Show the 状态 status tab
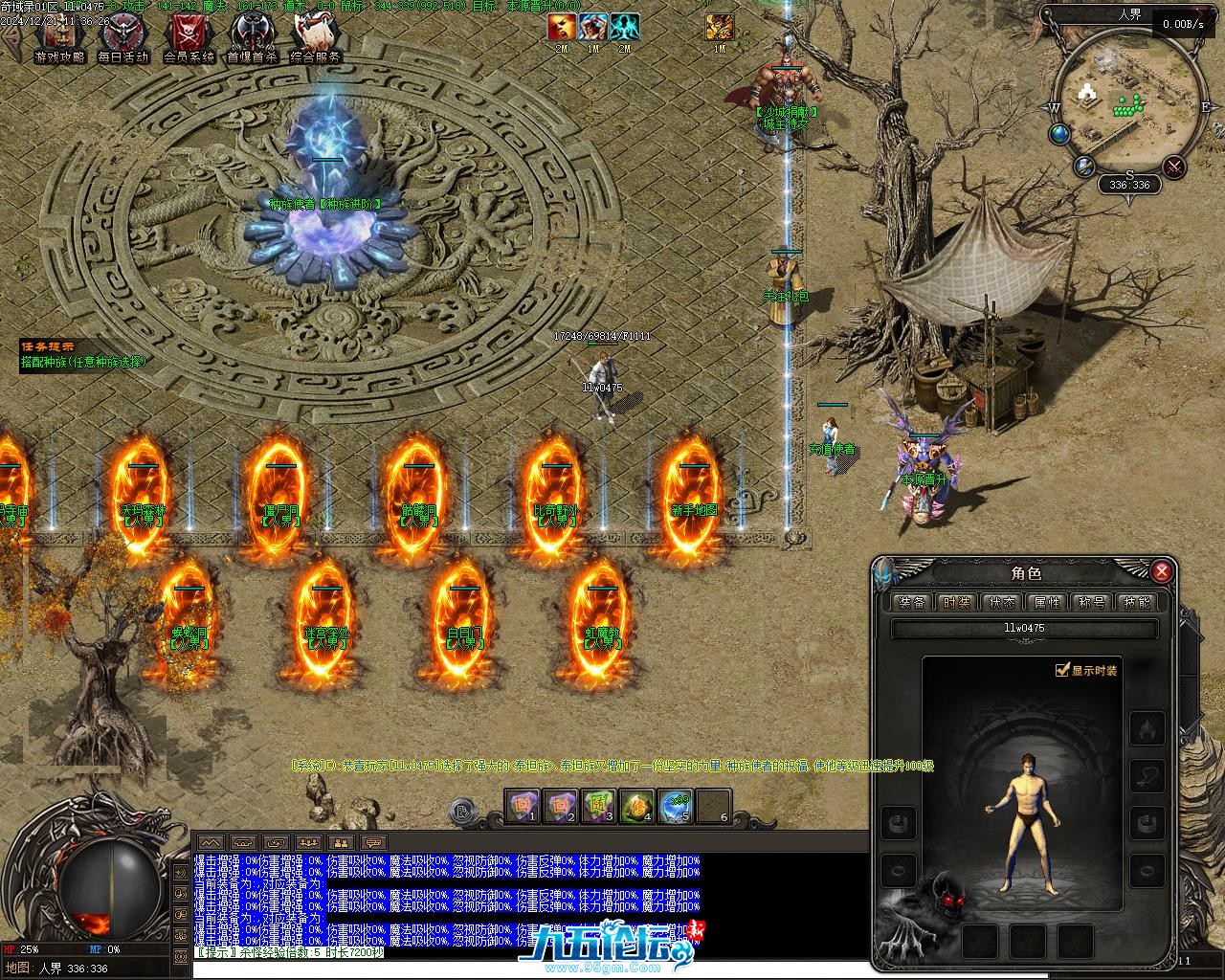 pyautogui.click(x=1002, y=602)
